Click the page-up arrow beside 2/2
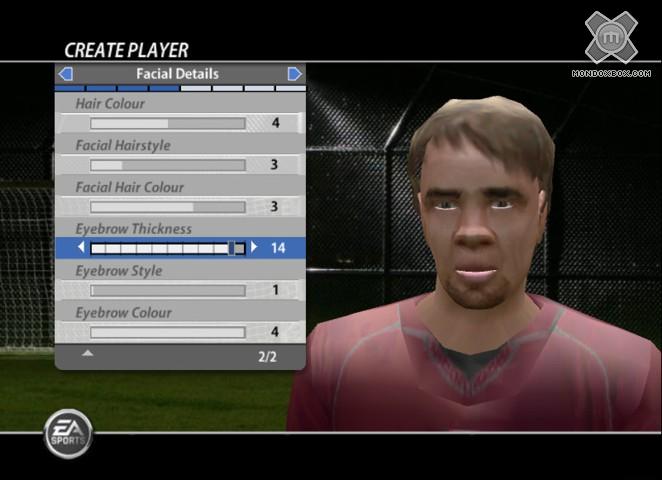The image size is (662, 480). [88, 353]
